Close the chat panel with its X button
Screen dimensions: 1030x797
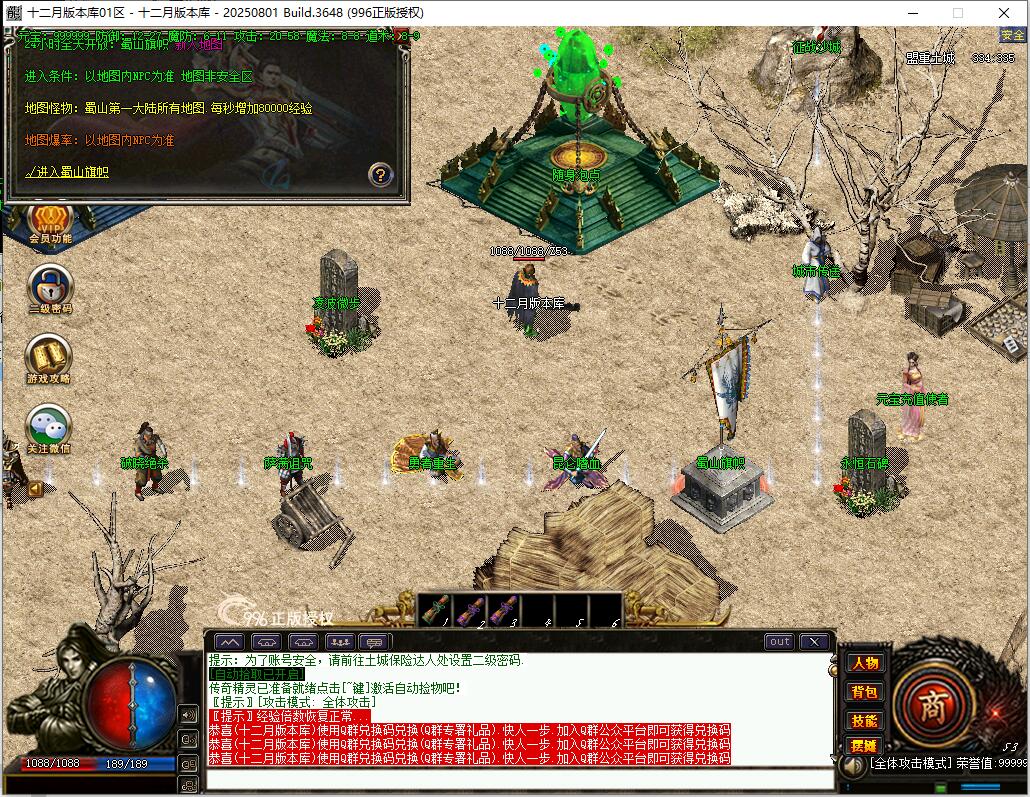[814, 641]
